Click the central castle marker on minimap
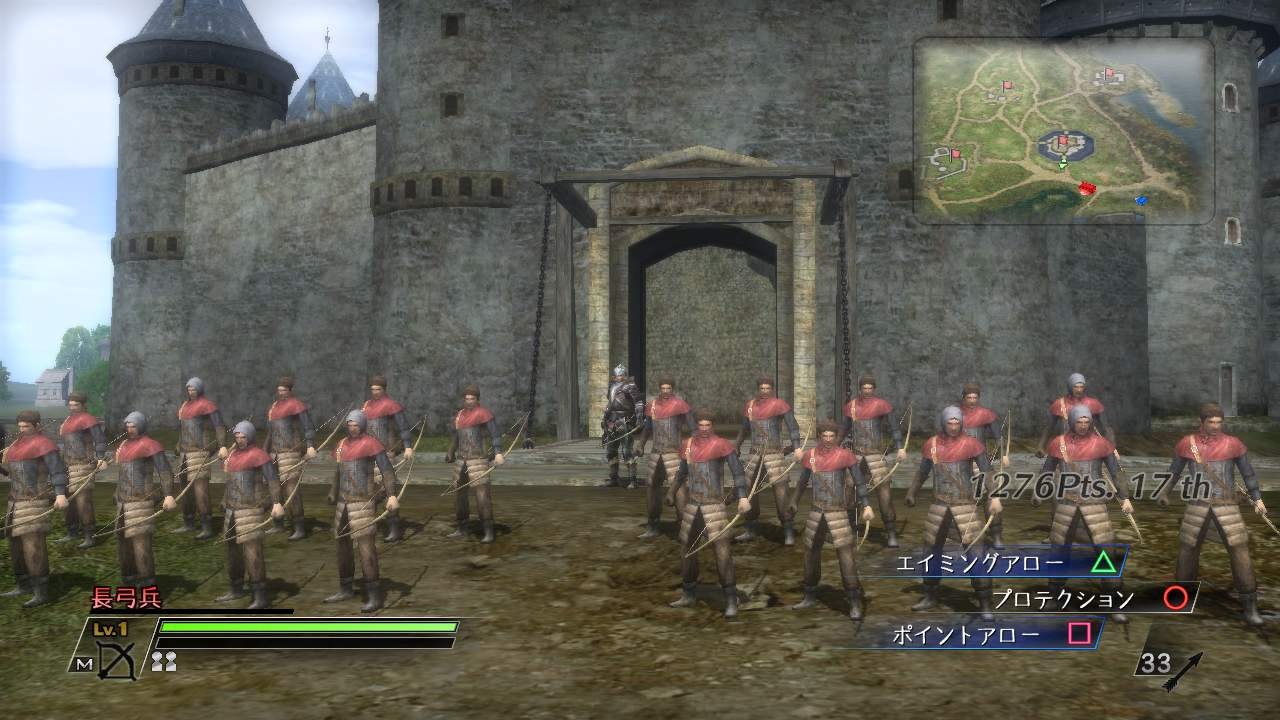This screenshot has height=720, width=1280. [x=1063, y=147]
